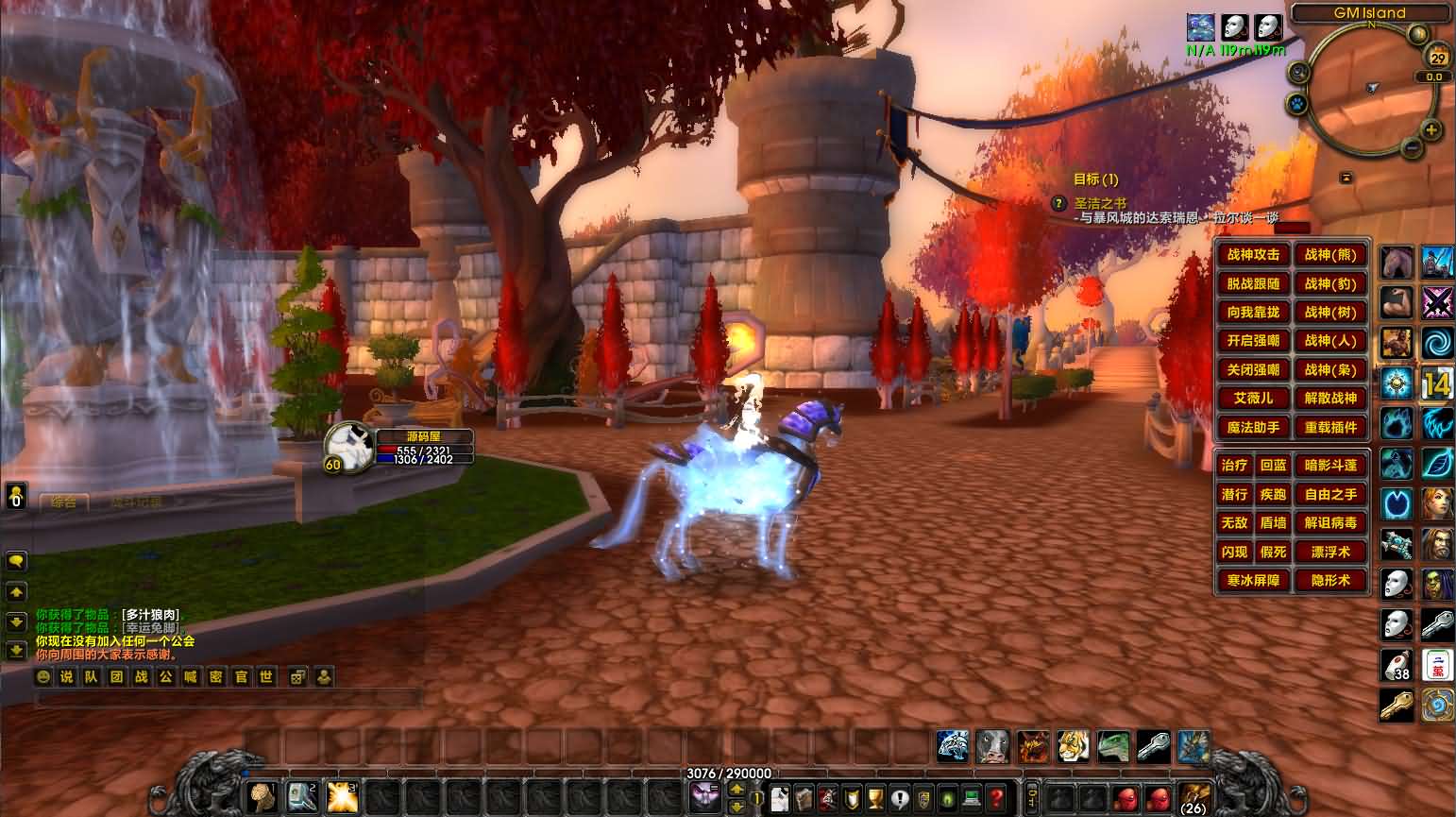
Task: Activate the 暗影斗篷 button
Action: click(1330, 466)
